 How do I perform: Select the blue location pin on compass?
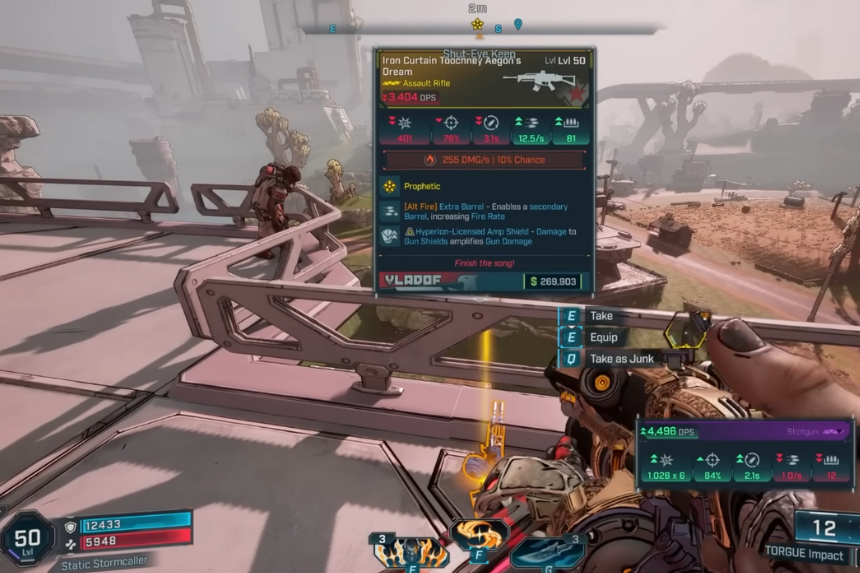(518, 24)
